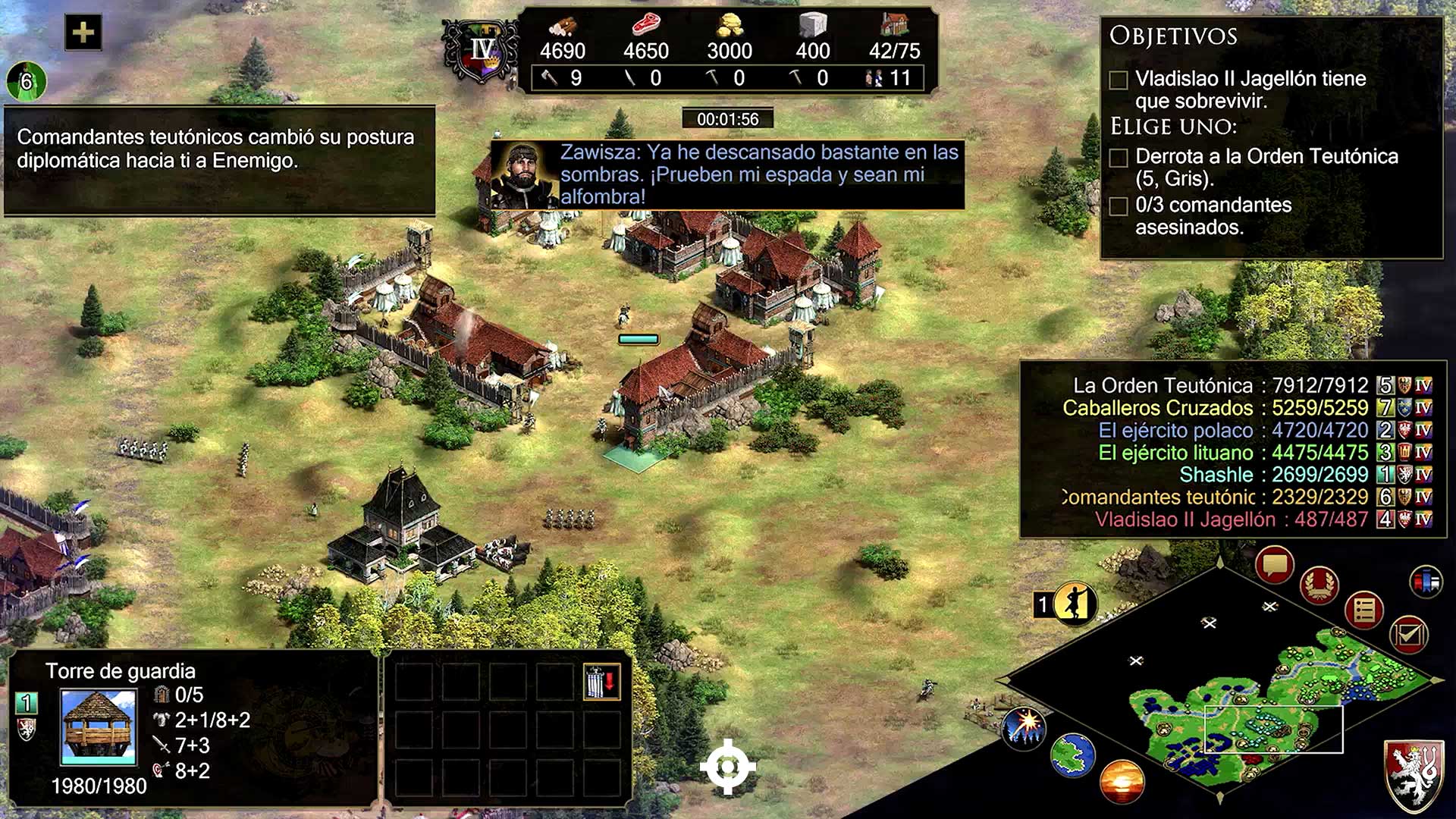This screenshot has height=819, width=1456.
Task: Click the garrison ring-bell command icon
Action: pyautogui.click(x=601, y=681)
